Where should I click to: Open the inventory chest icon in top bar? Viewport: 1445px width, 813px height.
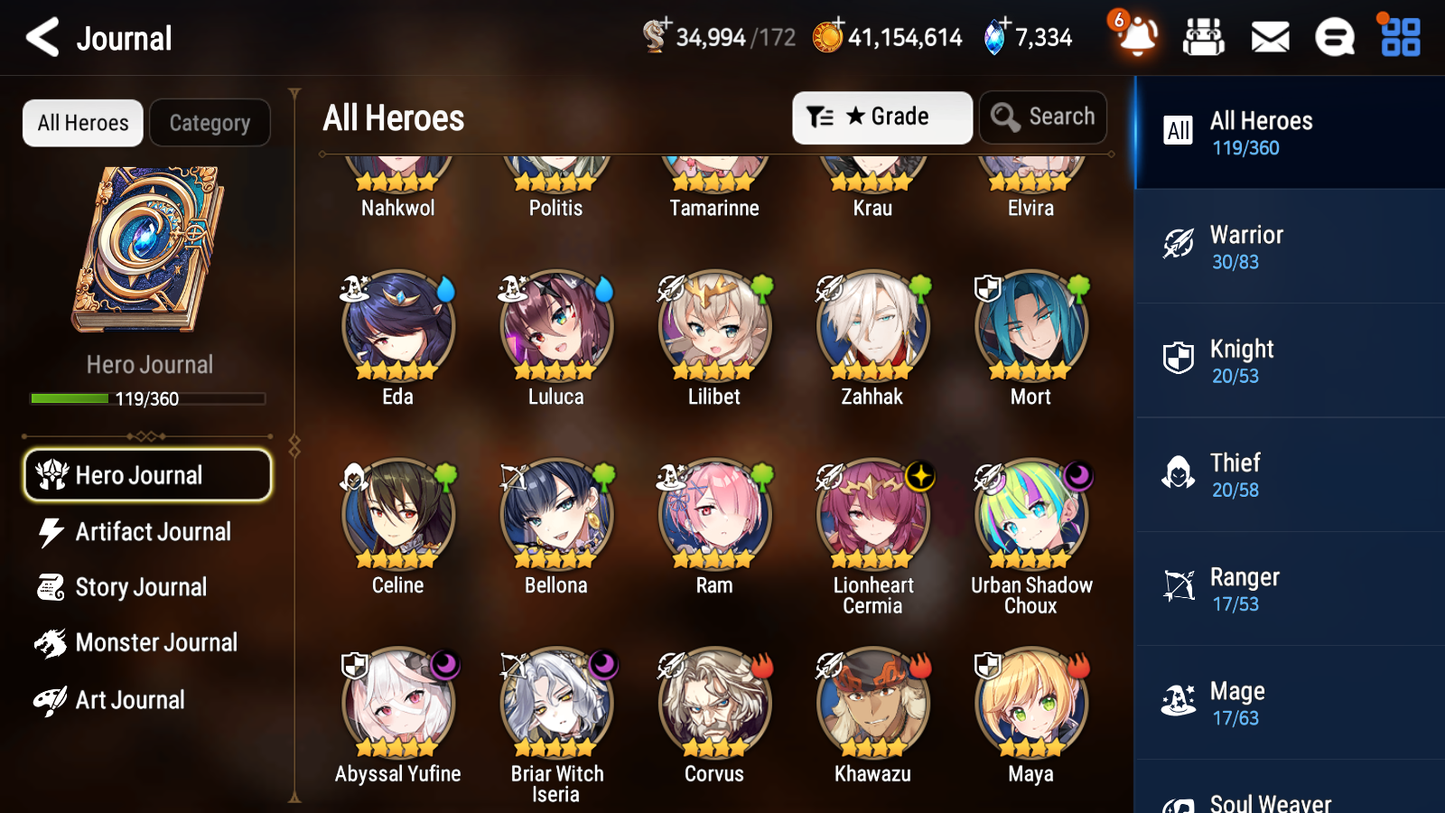(1203, 36)
